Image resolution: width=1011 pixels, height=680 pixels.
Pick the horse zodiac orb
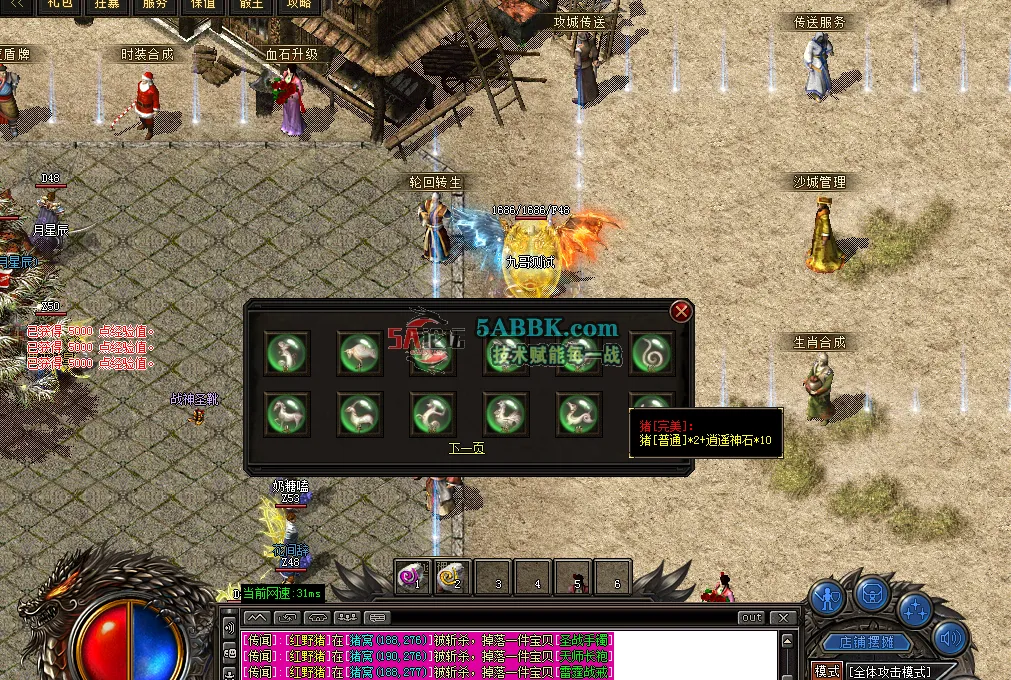point(287,414)
